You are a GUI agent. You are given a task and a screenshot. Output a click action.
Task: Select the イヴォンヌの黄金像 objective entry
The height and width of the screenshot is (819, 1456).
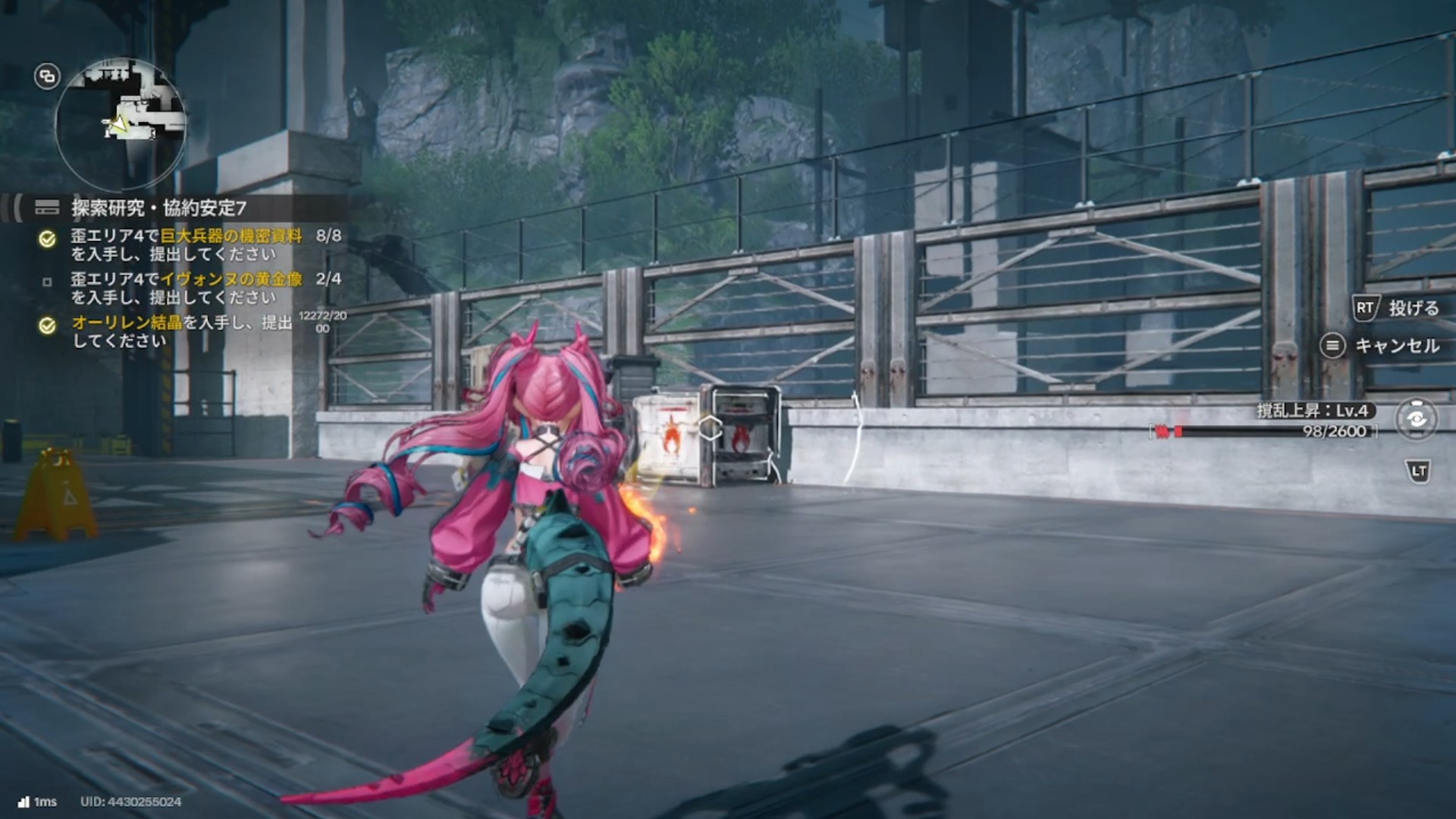click(187, 288)
